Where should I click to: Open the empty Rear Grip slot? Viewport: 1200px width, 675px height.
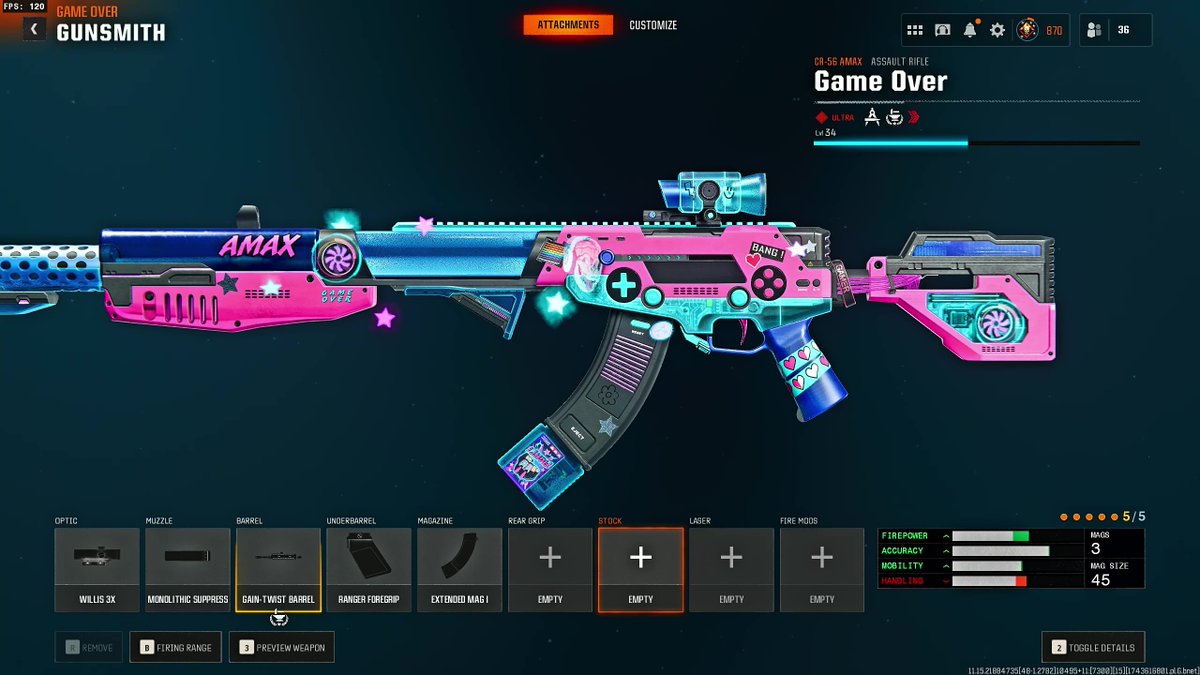click(x=550, y=569)
